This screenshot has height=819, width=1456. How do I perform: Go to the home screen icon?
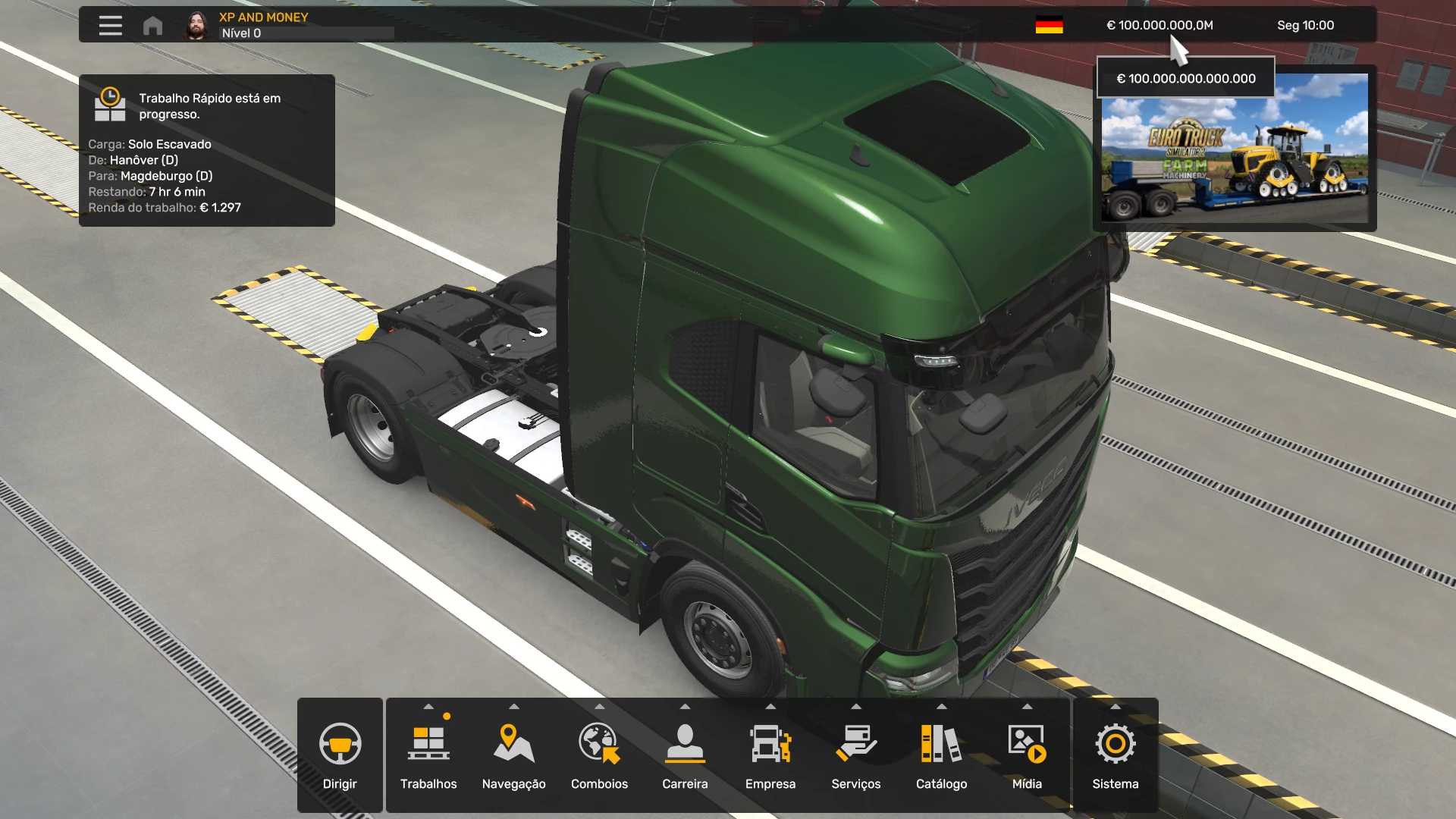(x=152, y=26)
